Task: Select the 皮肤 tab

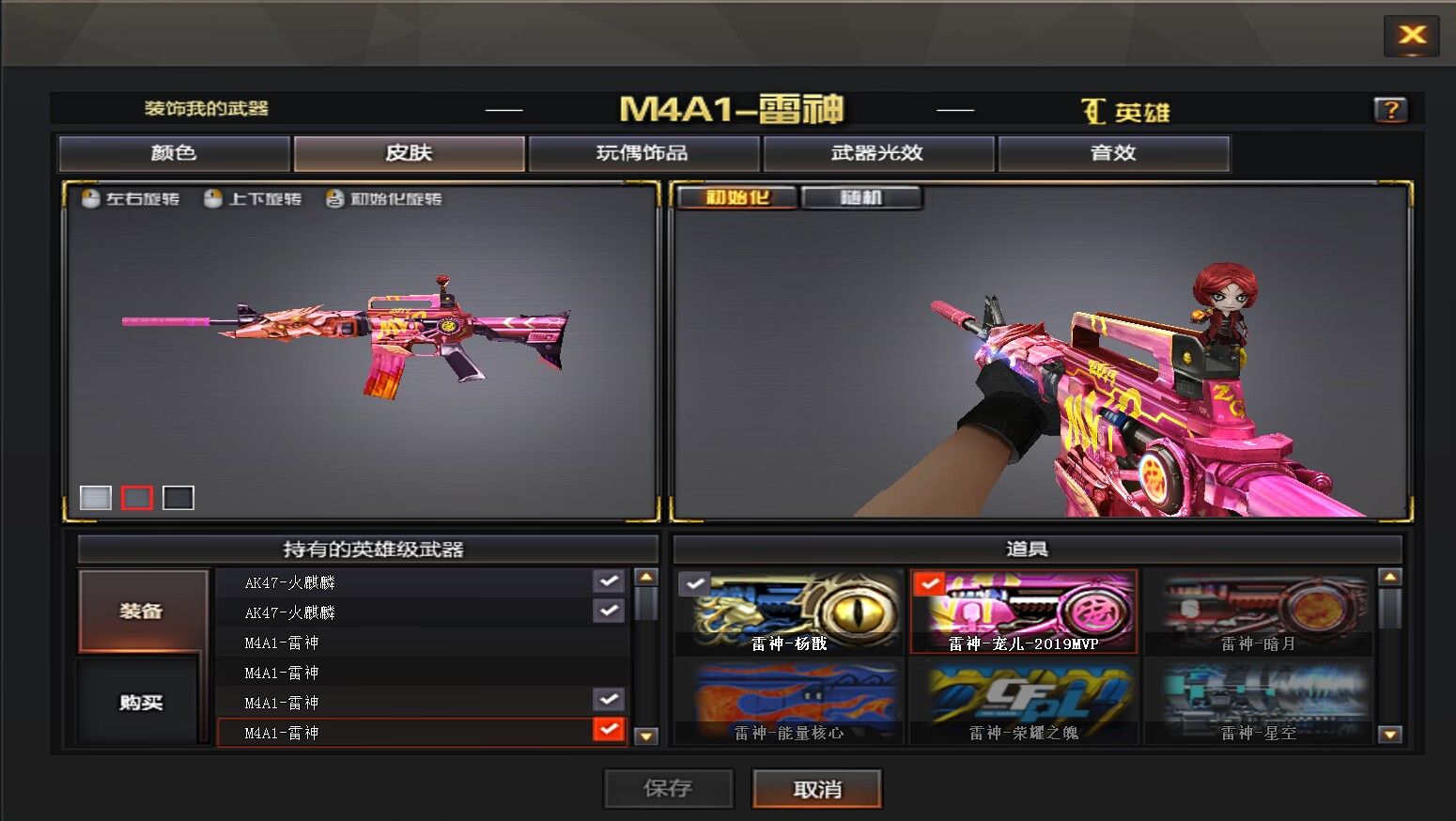Action: pos(409,153)
